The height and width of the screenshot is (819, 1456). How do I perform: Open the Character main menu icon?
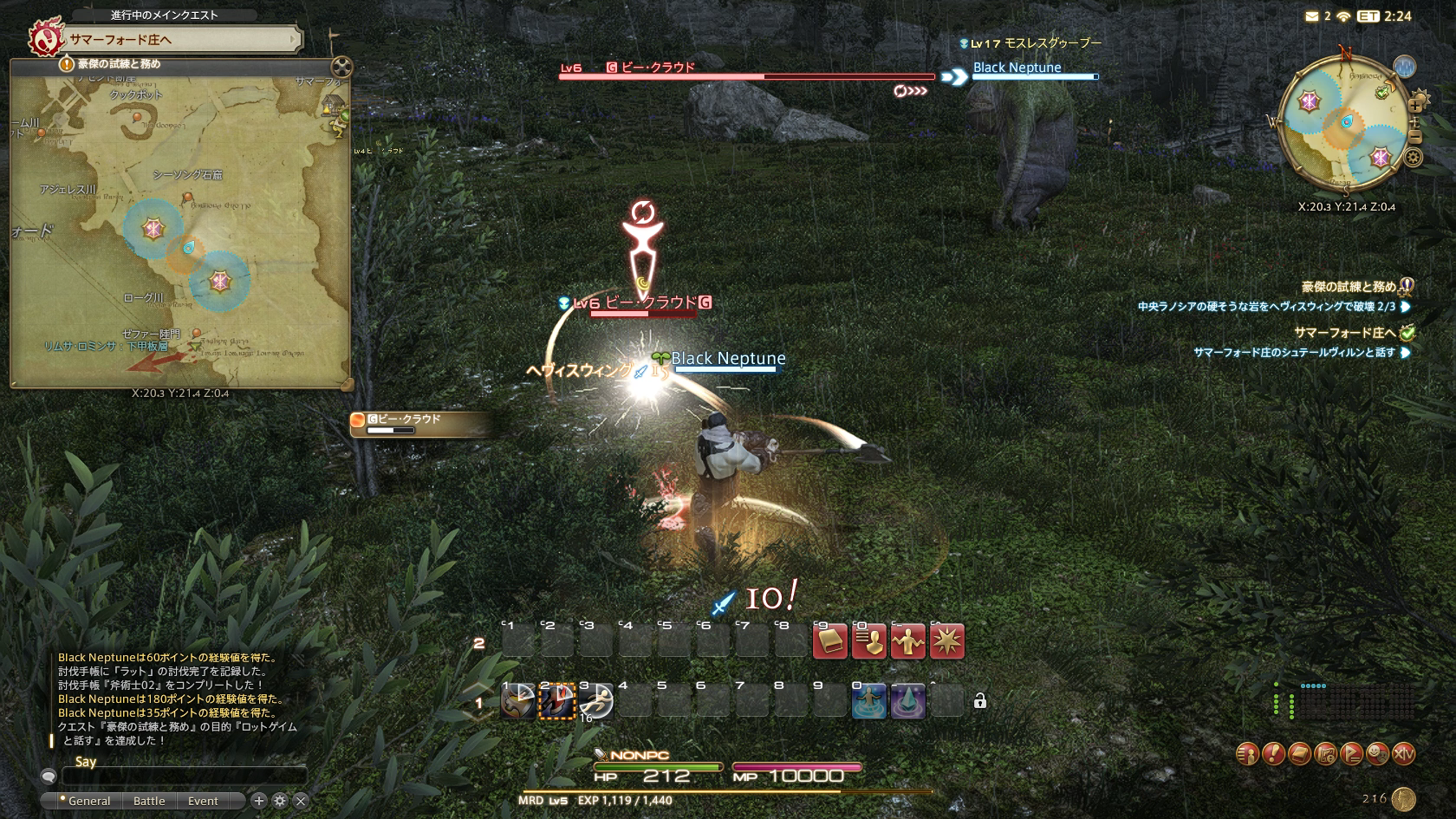(1247, 754)
